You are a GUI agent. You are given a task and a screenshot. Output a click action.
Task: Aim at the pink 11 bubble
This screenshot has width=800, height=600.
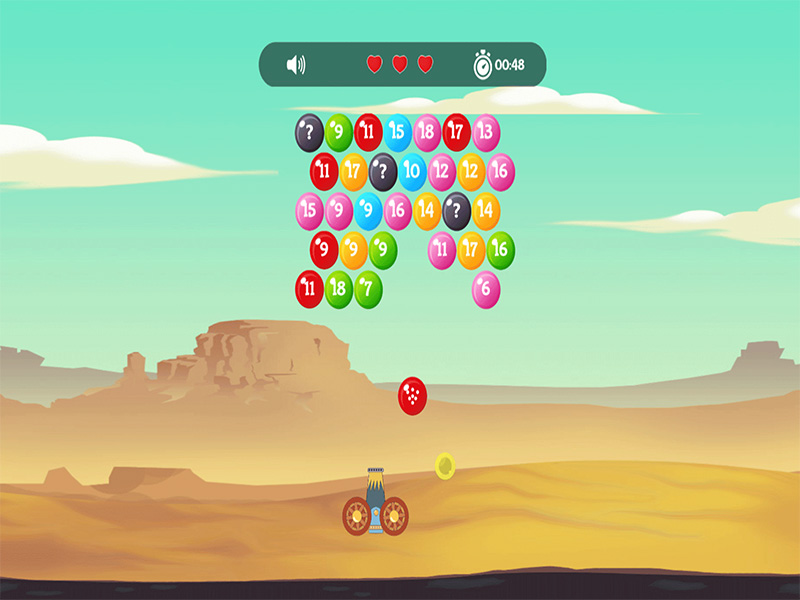[x=441, y=250]
